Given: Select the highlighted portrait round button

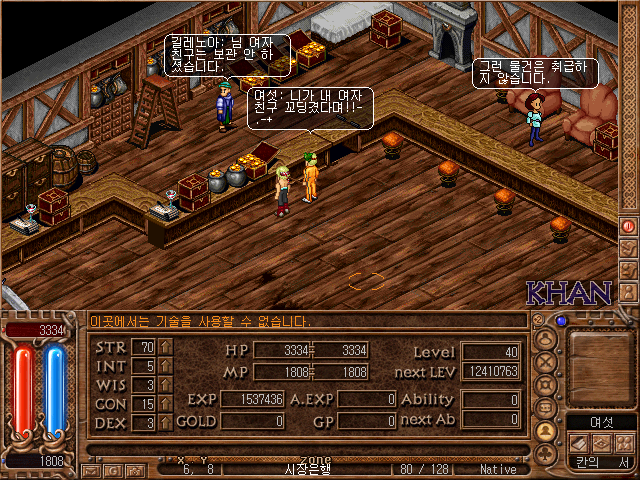Looking at the screenshot, I should 546,431.
